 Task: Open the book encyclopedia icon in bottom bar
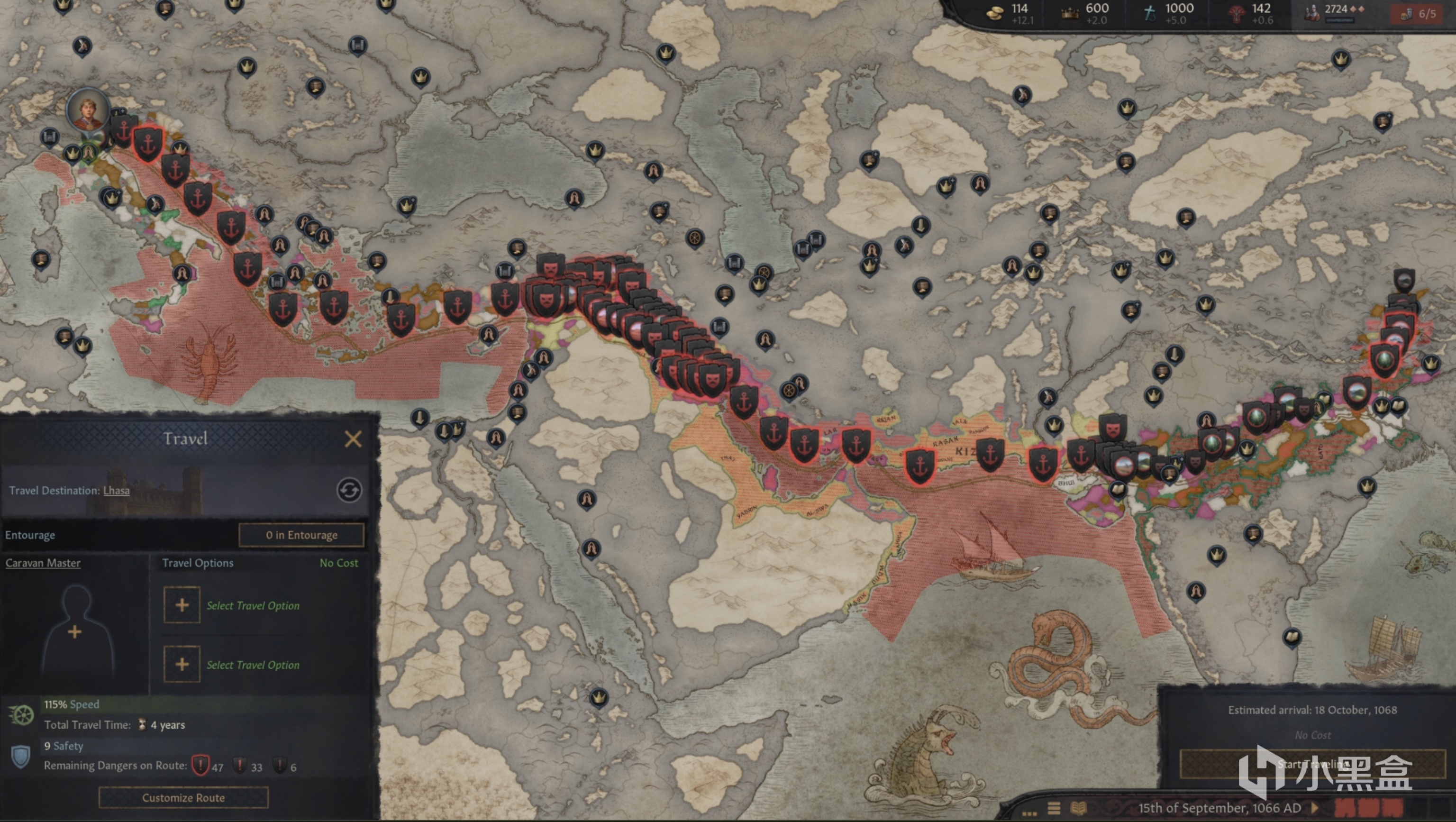pyautogui.click(x=1078, y=808)
